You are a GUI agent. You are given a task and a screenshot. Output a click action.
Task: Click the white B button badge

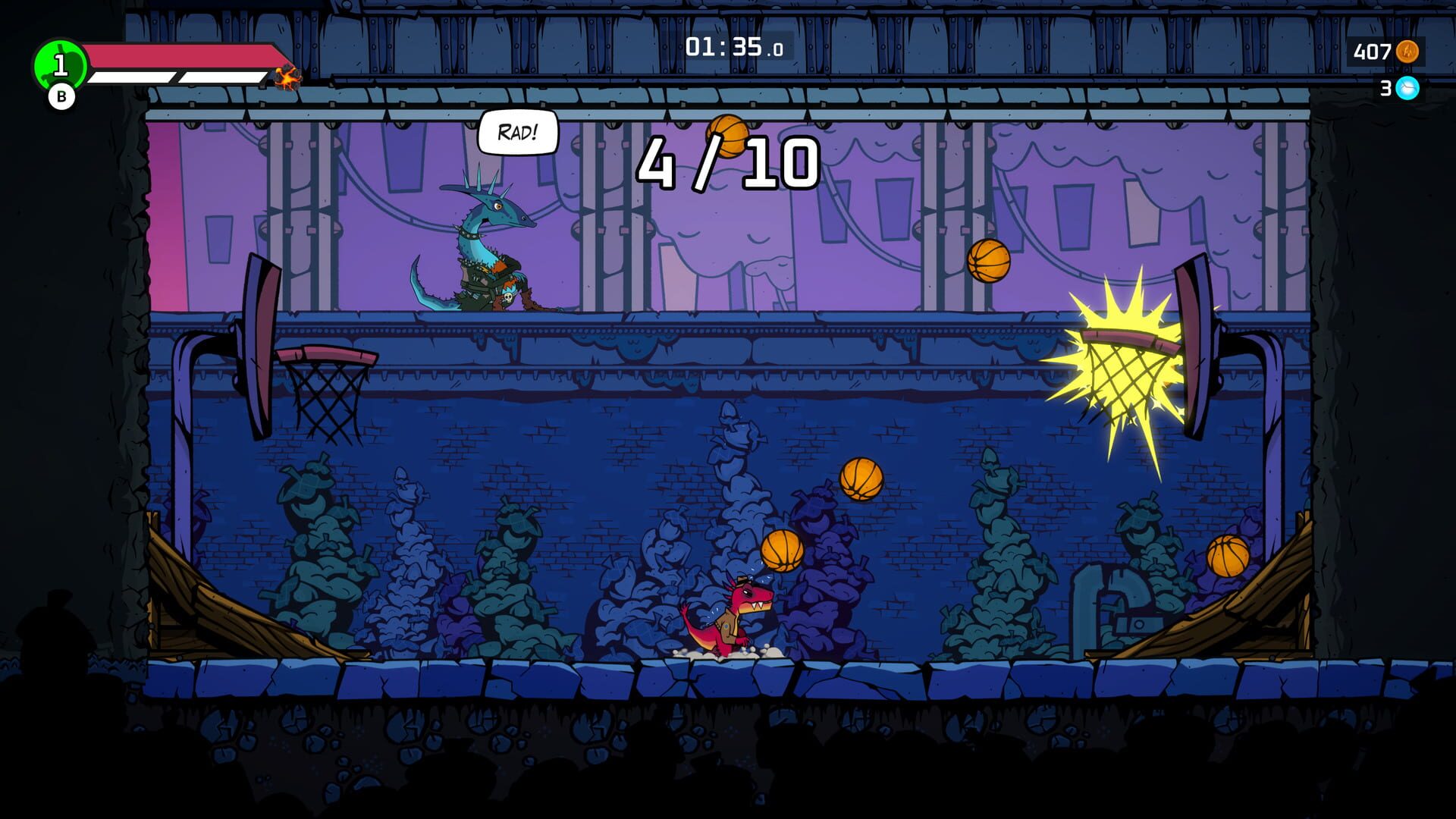pos(63,96)
